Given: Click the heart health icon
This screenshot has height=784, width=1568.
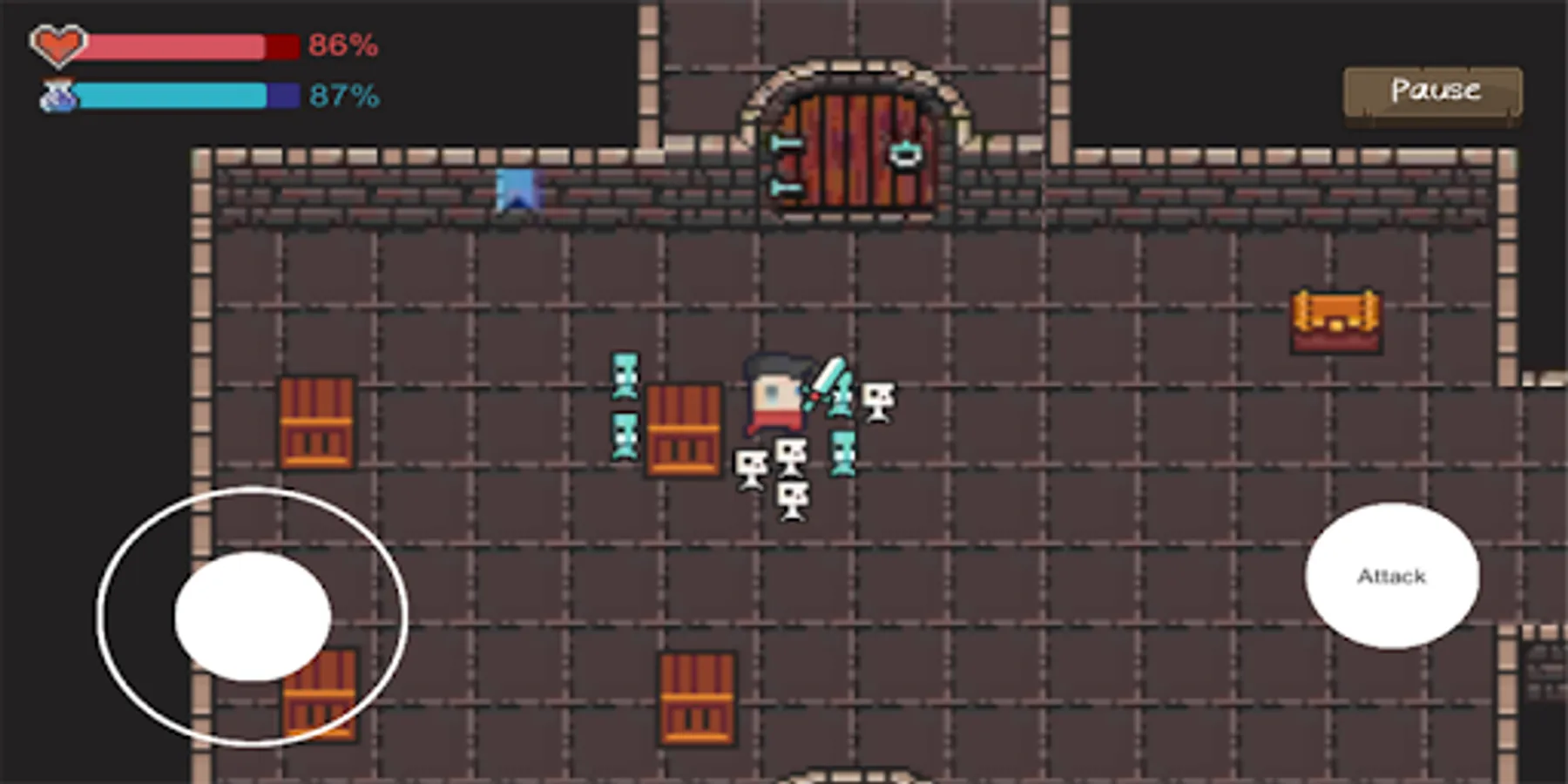Looking at the screenshot, I should 57,42.
